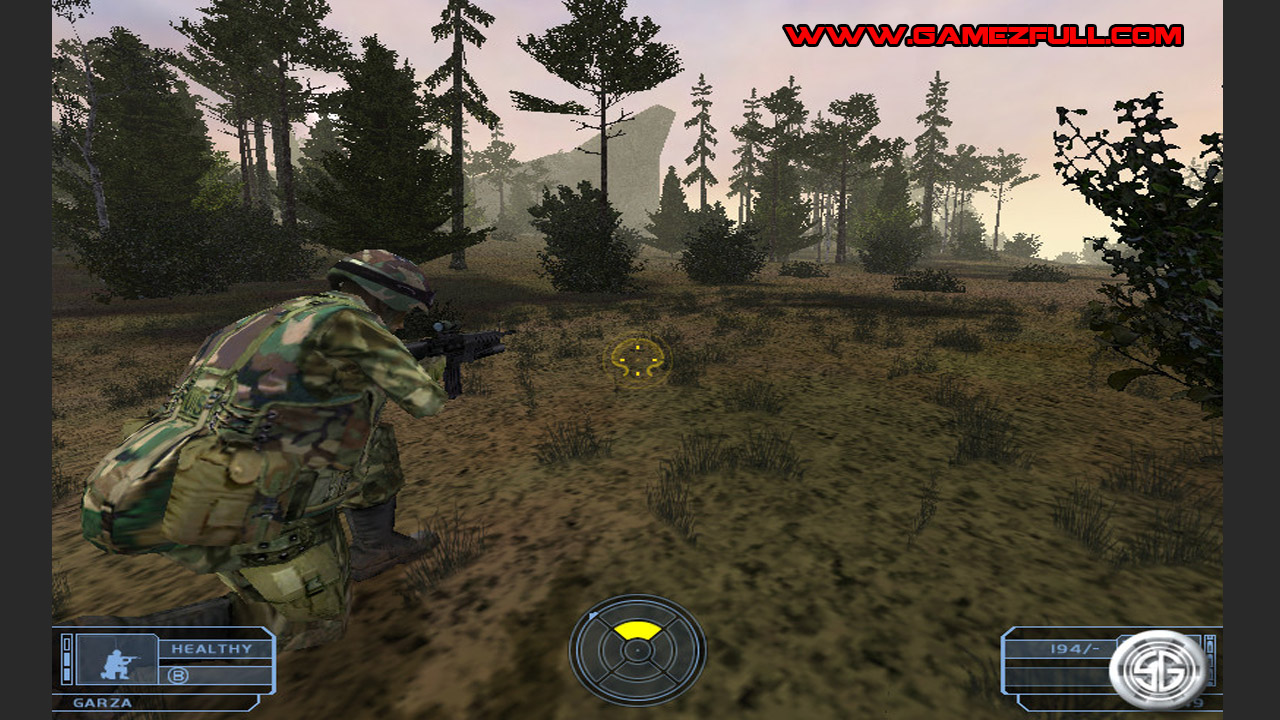
Task: Toggle the top stance segment on Garza's panel
Action: (66, 642)
